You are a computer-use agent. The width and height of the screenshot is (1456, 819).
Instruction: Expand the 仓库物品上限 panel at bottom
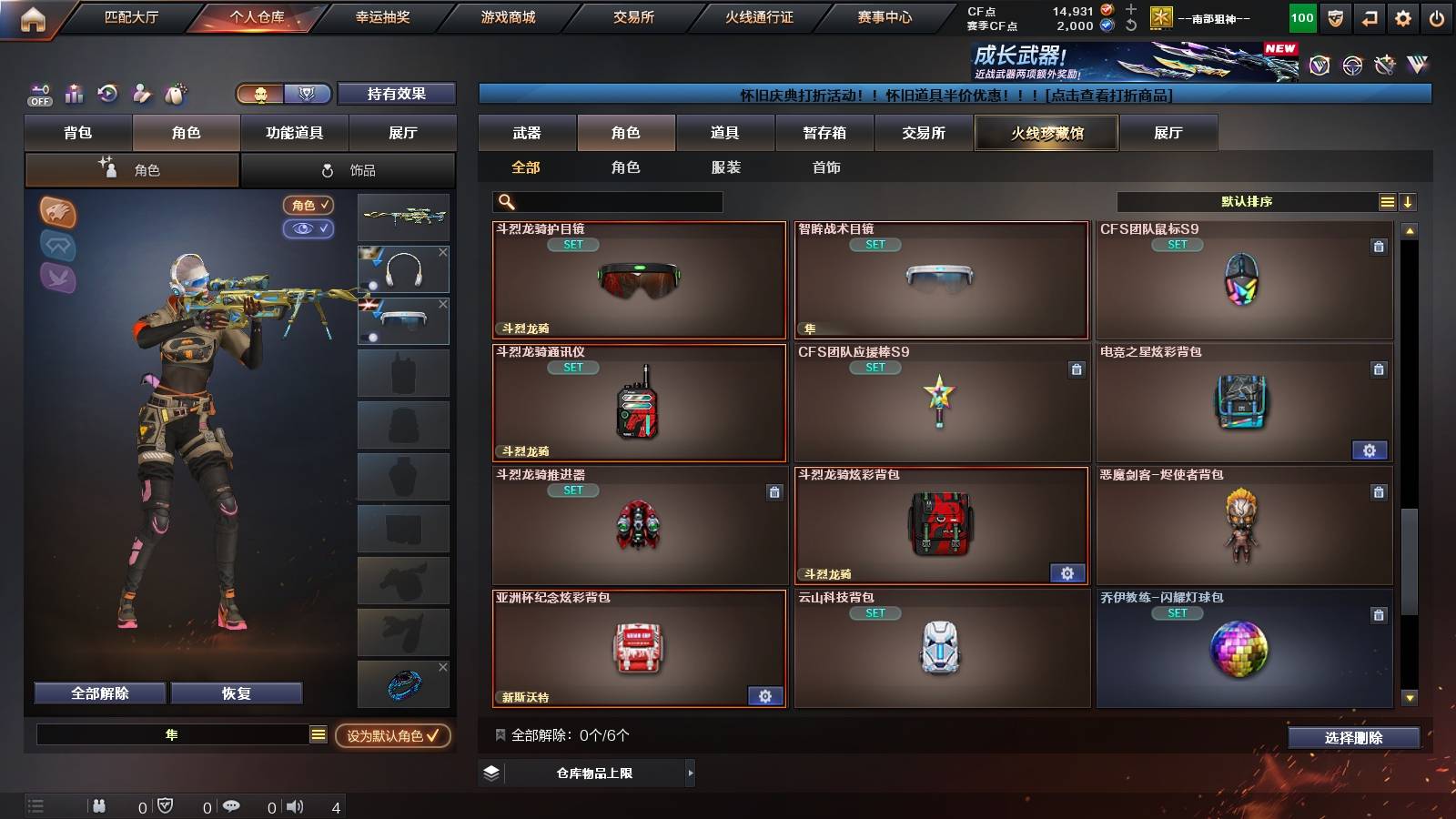point(601,773)
